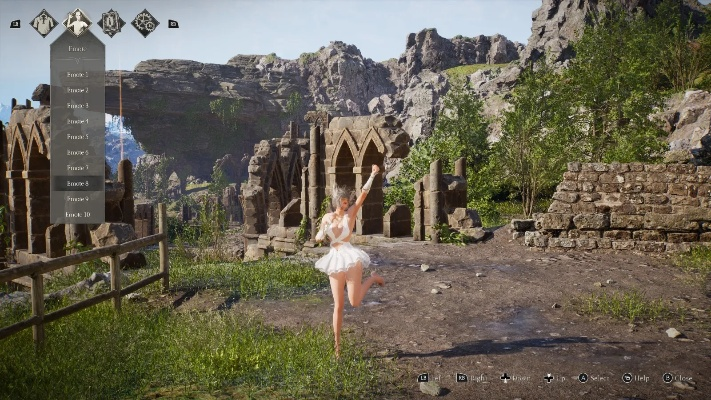
Task: Click the Emote 7 entry
Action: pyautogui.click(x=77, y=167)
